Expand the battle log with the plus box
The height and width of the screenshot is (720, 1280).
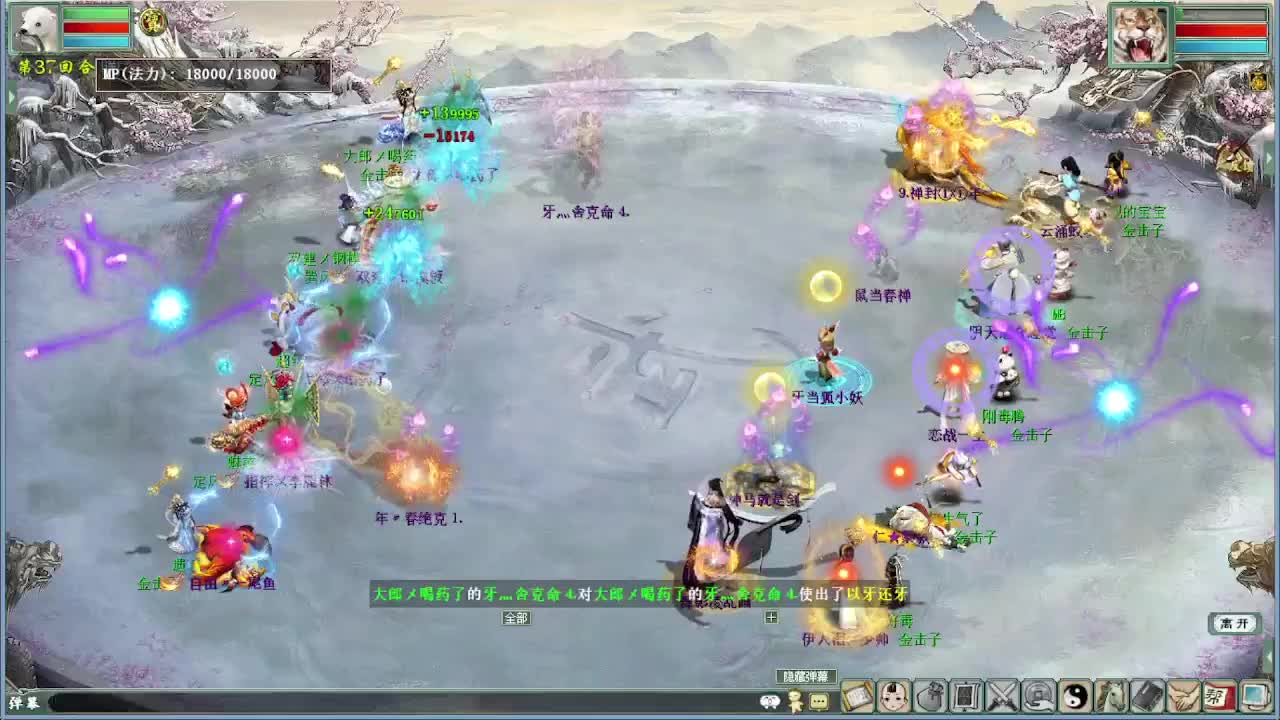click(771, 617)
